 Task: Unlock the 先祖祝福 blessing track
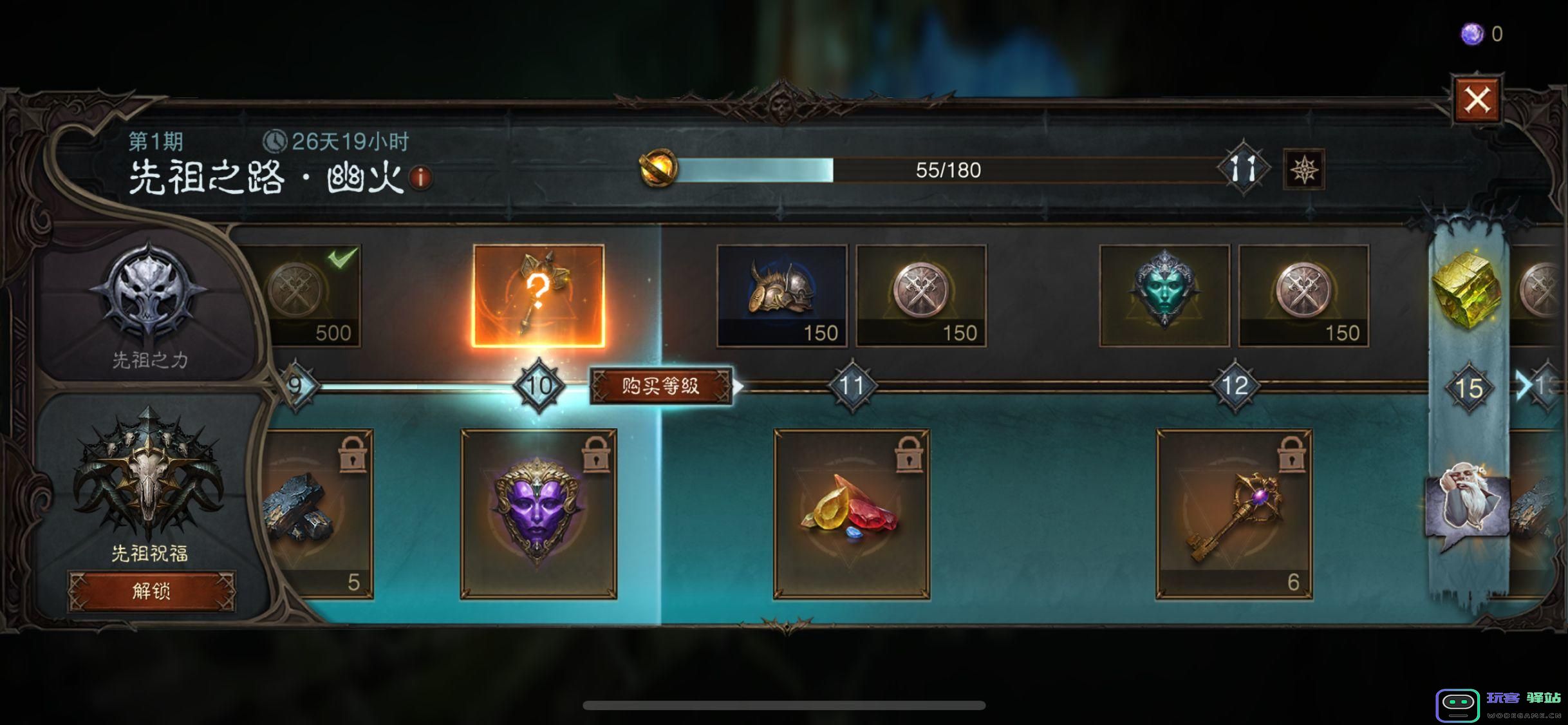[x=152, y=590]
